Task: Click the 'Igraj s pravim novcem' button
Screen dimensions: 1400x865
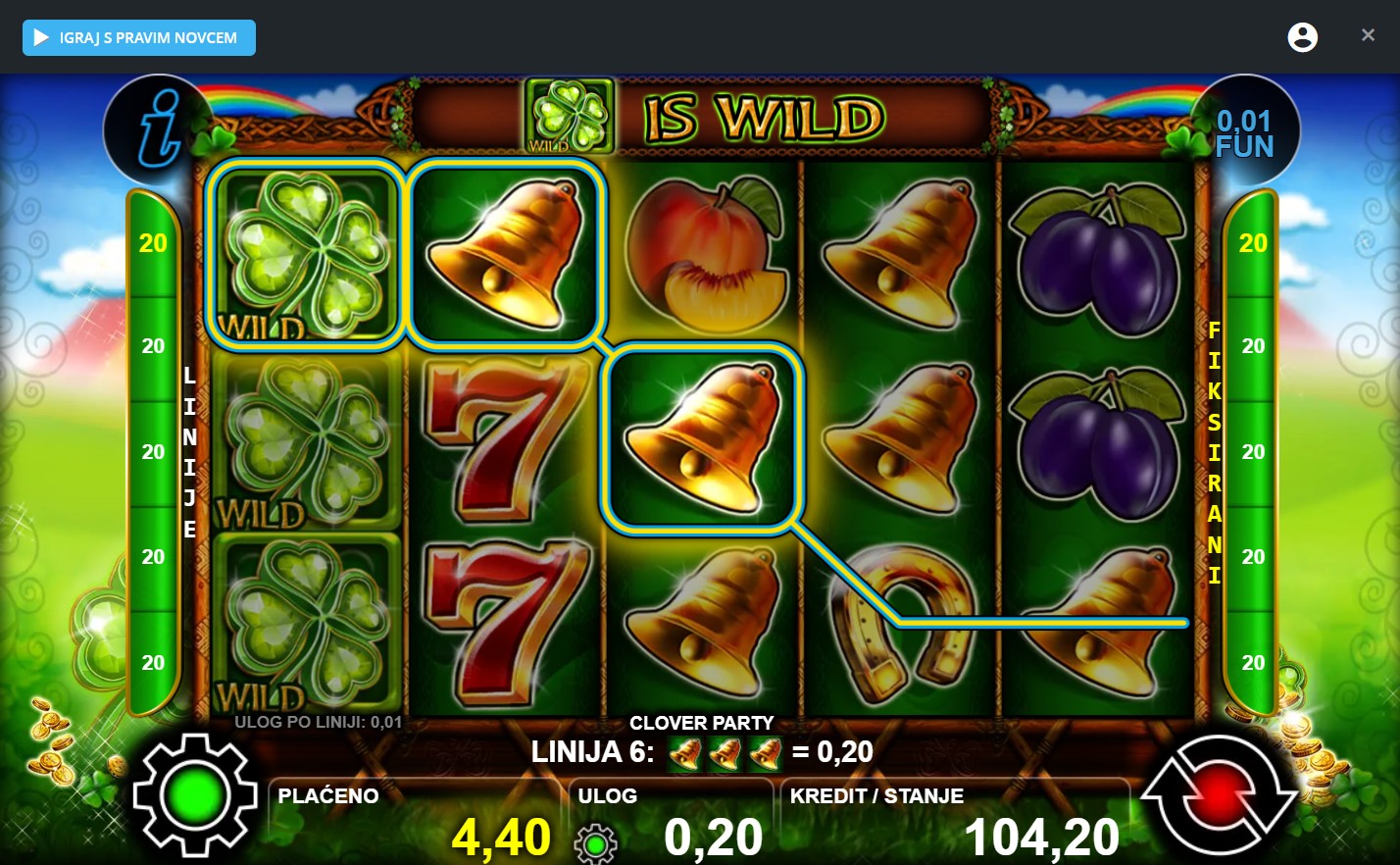Action: 139,38
